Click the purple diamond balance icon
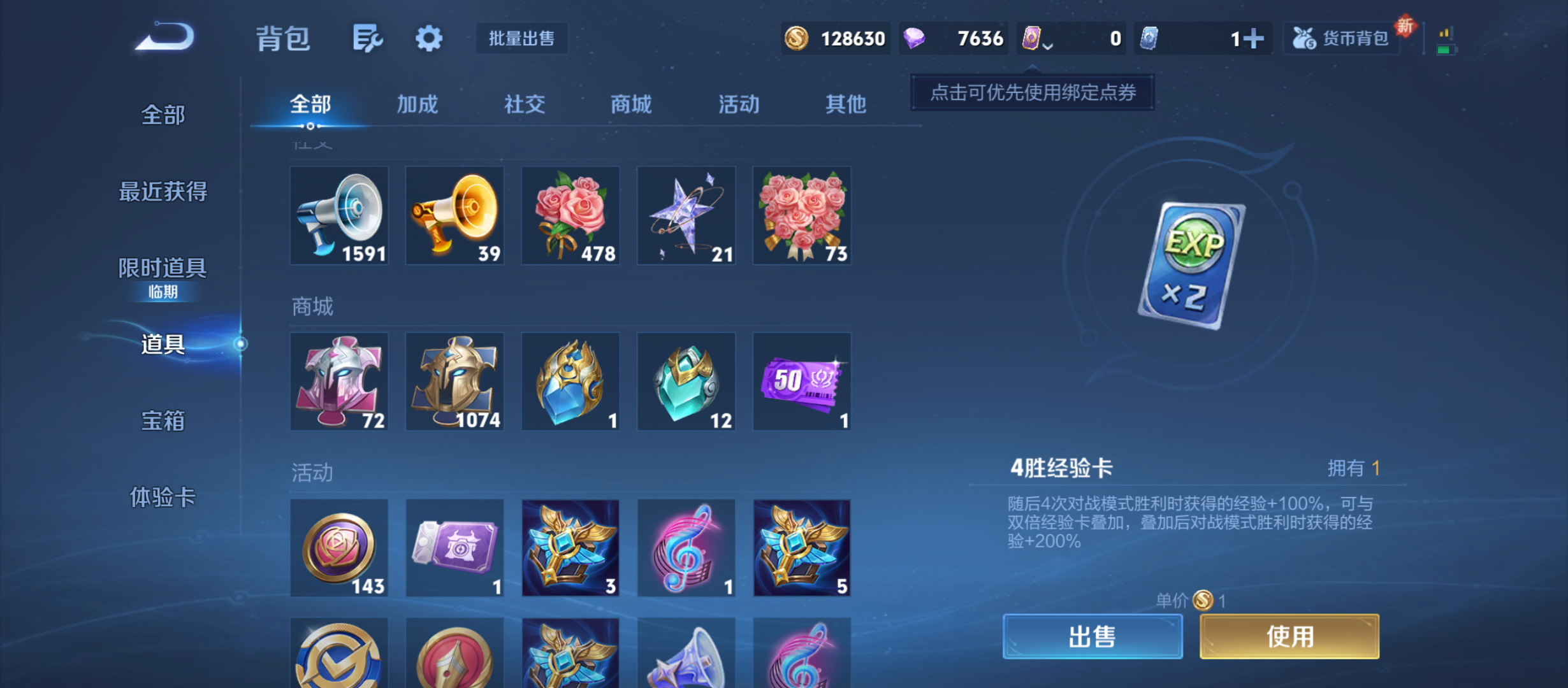Image resolution: width=1568 pixels, height=688 pixels. click(x=915, y=38)
